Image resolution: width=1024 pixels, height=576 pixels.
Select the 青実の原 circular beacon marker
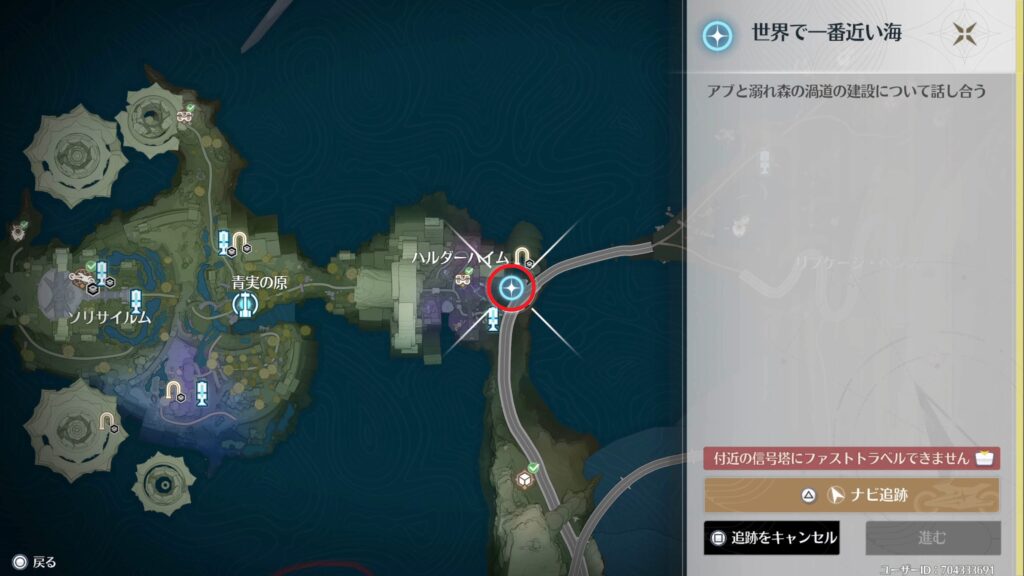coord(243,303)
